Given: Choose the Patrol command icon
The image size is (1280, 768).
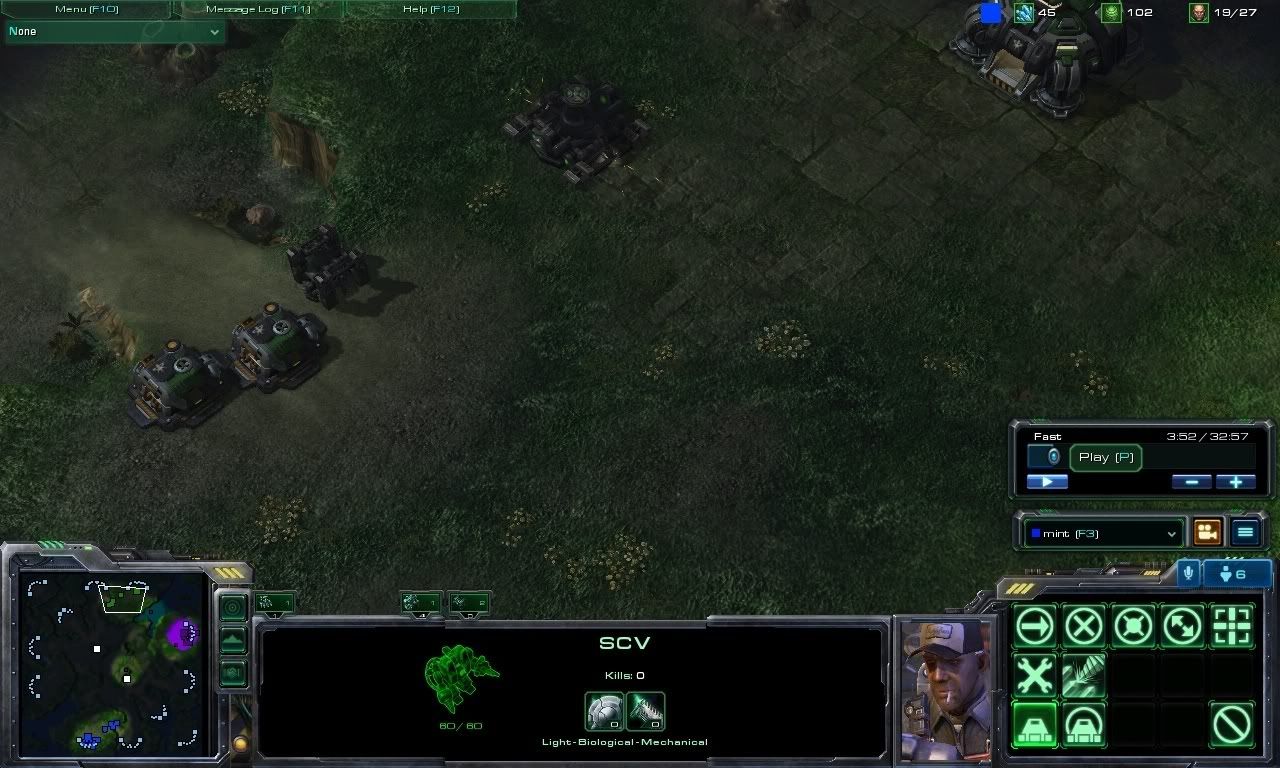Looking at the screenshot, I should (x=1182, y=627).
